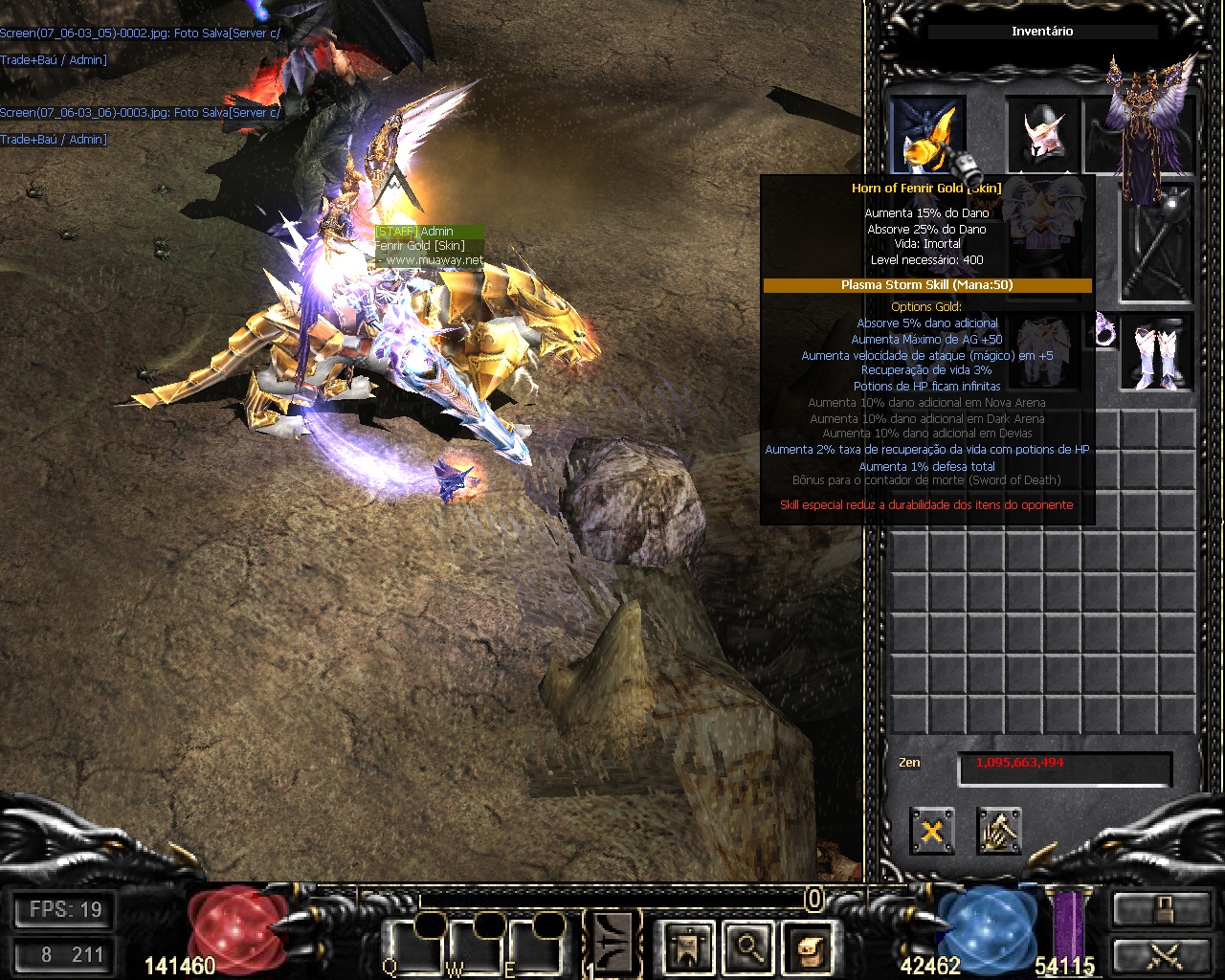Image resolution: width=1225 pixels, height=980 pixels.
Task: Click the crossed swords button
Action: [x=1162, y=956]
